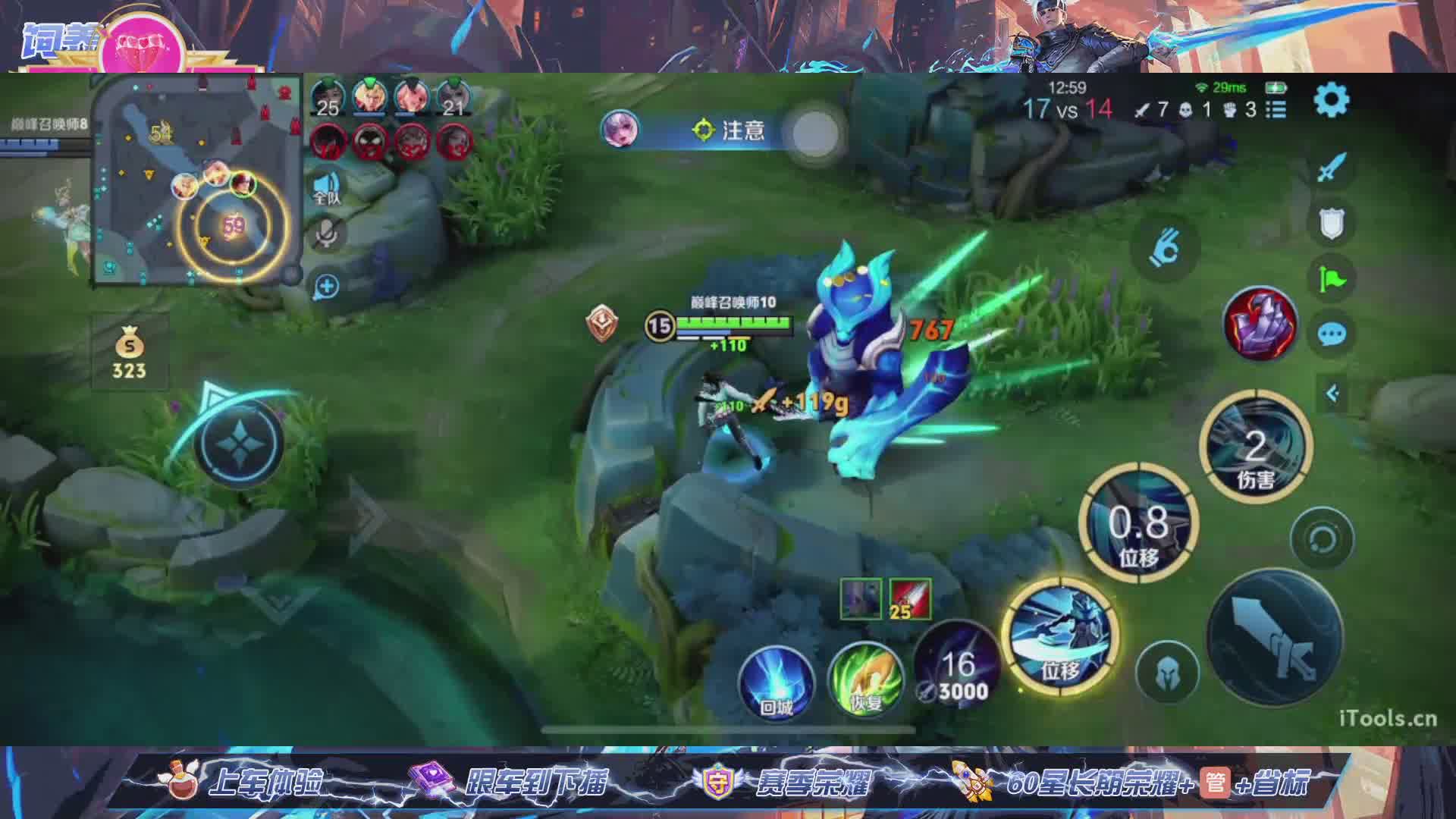
Task: Toggle the 全队 team voice speaker
Action: [x=327, y=187]
